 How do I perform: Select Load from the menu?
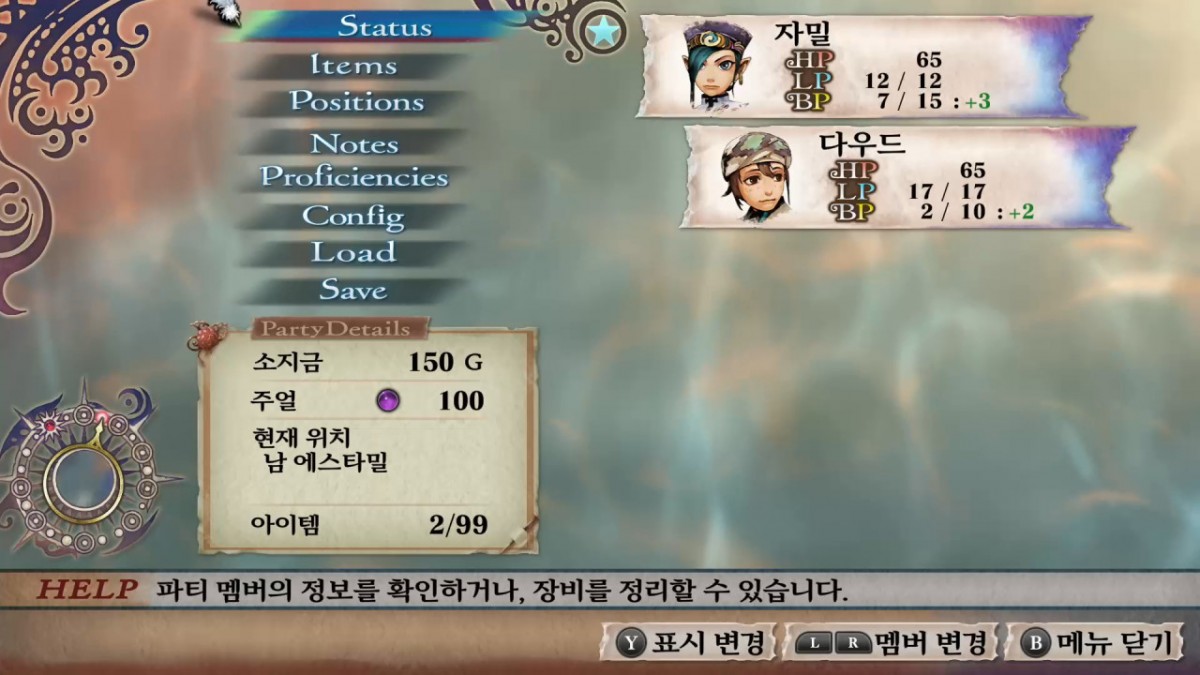pos(353,252)
